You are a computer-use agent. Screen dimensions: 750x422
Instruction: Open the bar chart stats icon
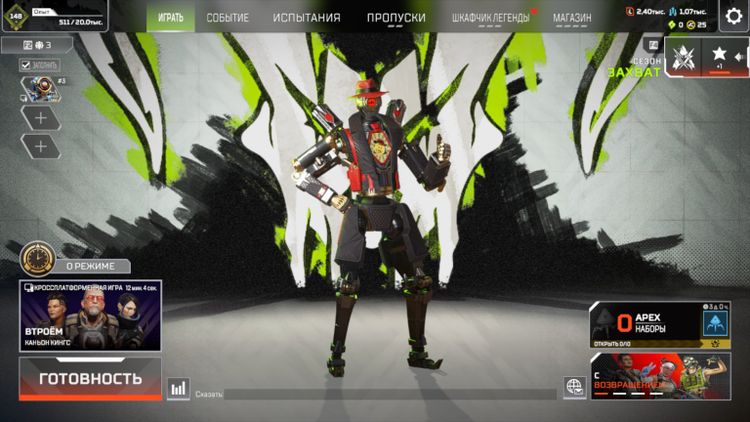179,388
